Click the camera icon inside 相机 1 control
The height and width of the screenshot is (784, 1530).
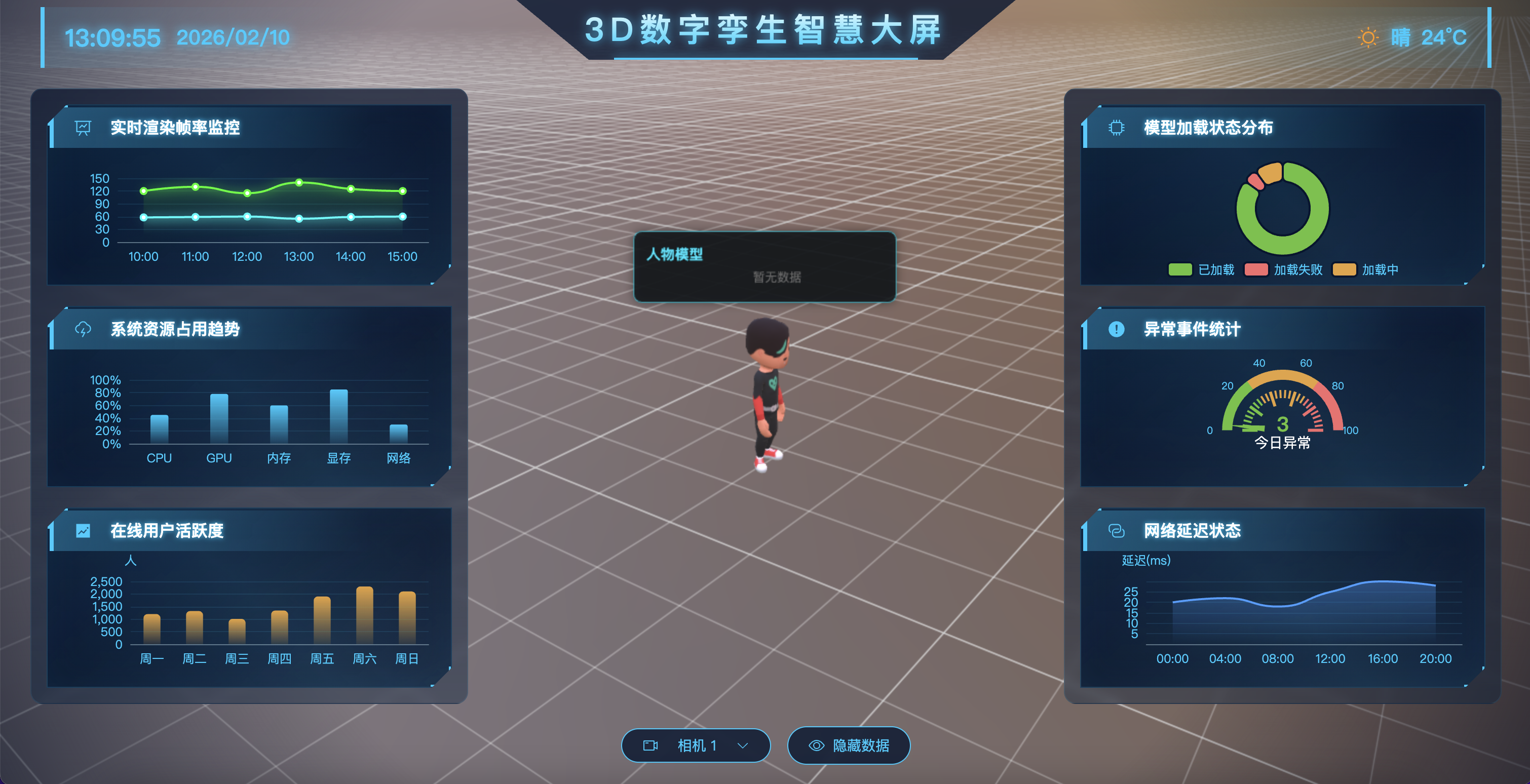[650, 746]
